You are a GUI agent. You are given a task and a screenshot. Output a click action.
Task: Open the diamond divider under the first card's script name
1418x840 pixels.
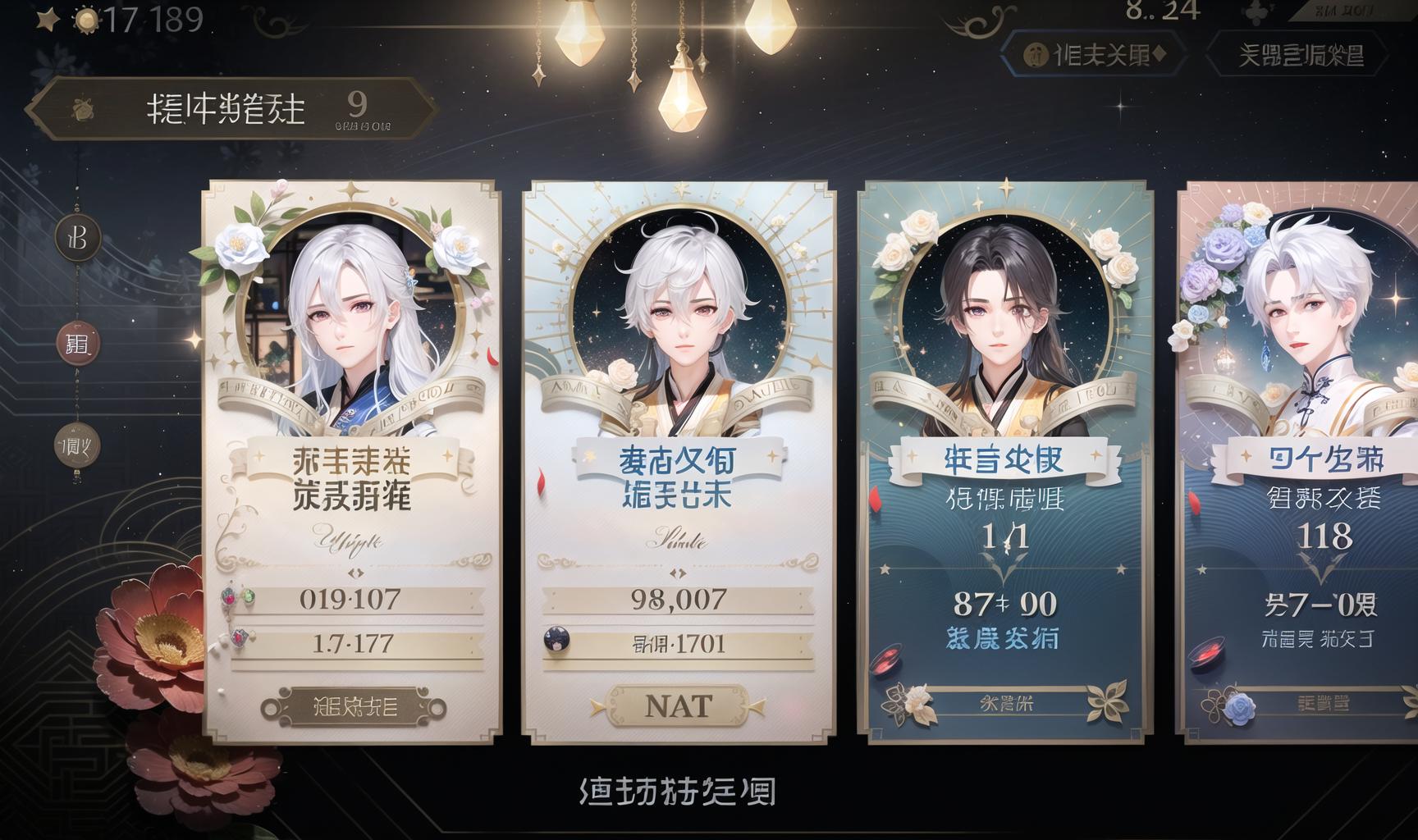click(356, 573)
